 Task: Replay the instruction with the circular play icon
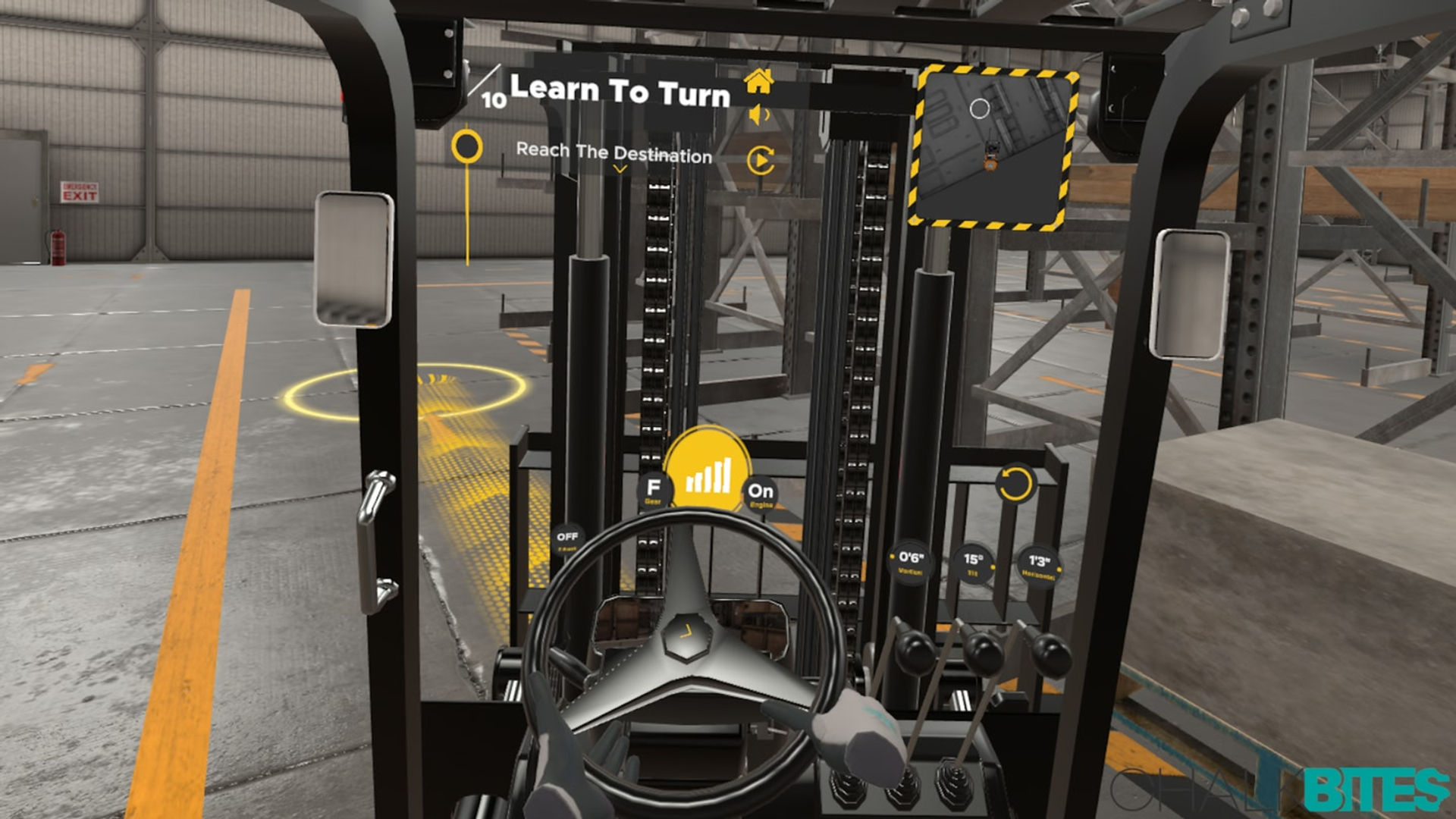tap(761, 161)
